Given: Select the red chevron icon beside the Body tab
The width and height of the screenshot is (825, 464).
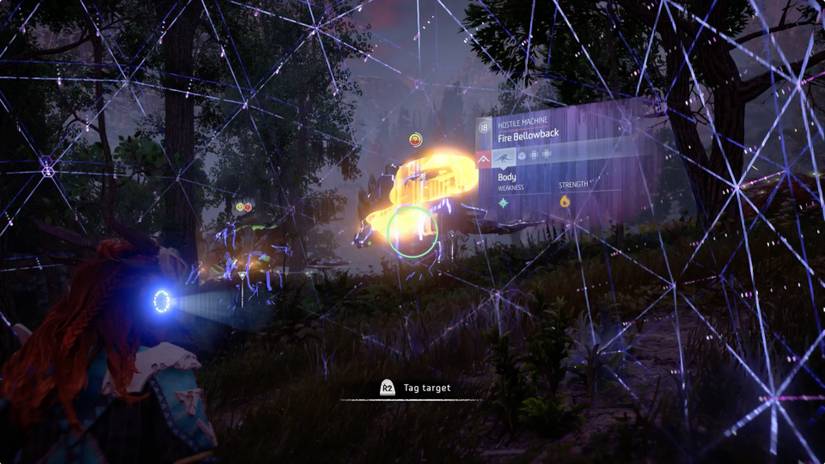Looking at the screenshot, I should 484,157.
